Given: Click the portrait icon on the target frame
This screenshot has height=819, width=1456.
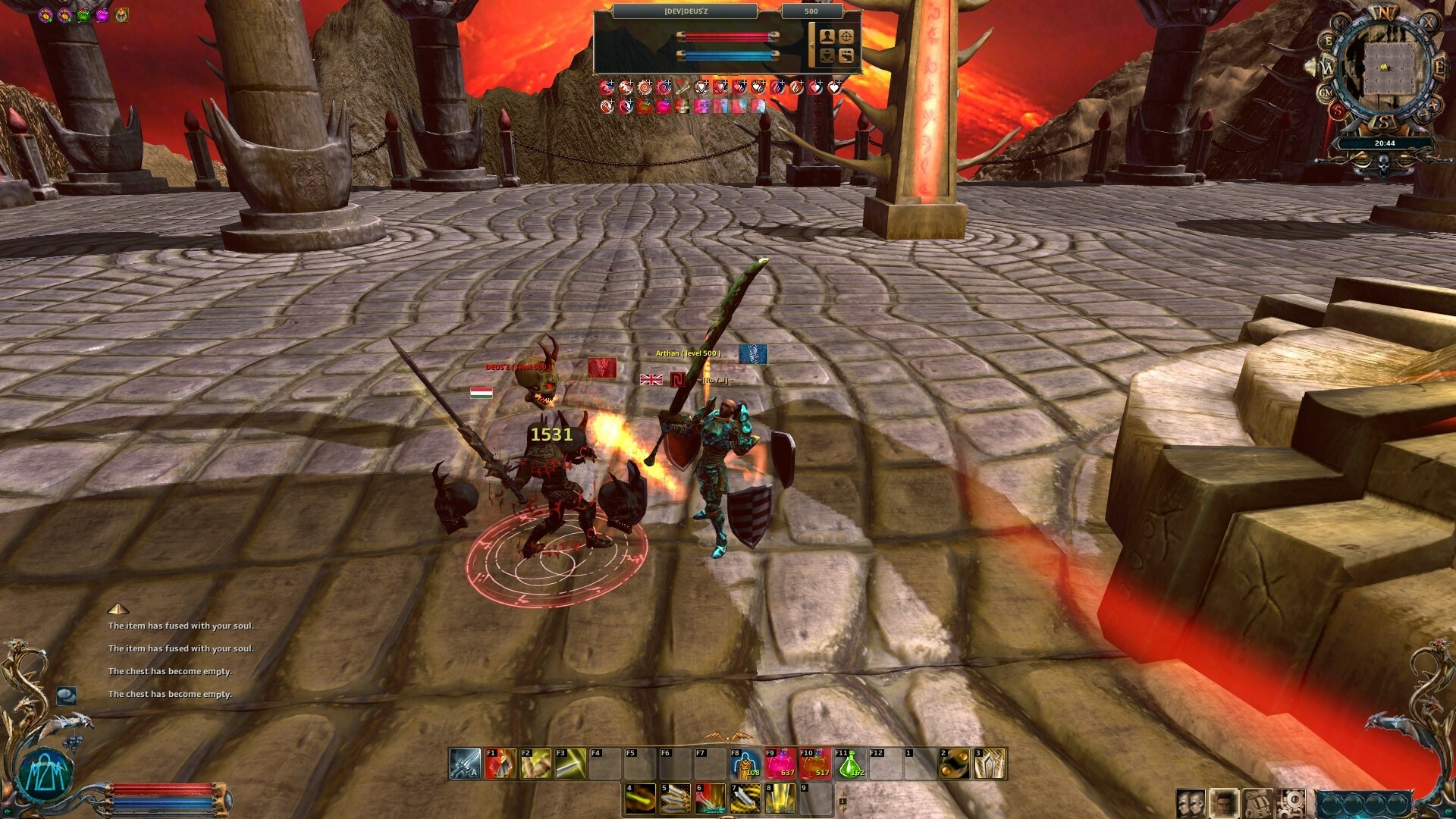Looking at the screenshot, I should click(x=827, y=36).
